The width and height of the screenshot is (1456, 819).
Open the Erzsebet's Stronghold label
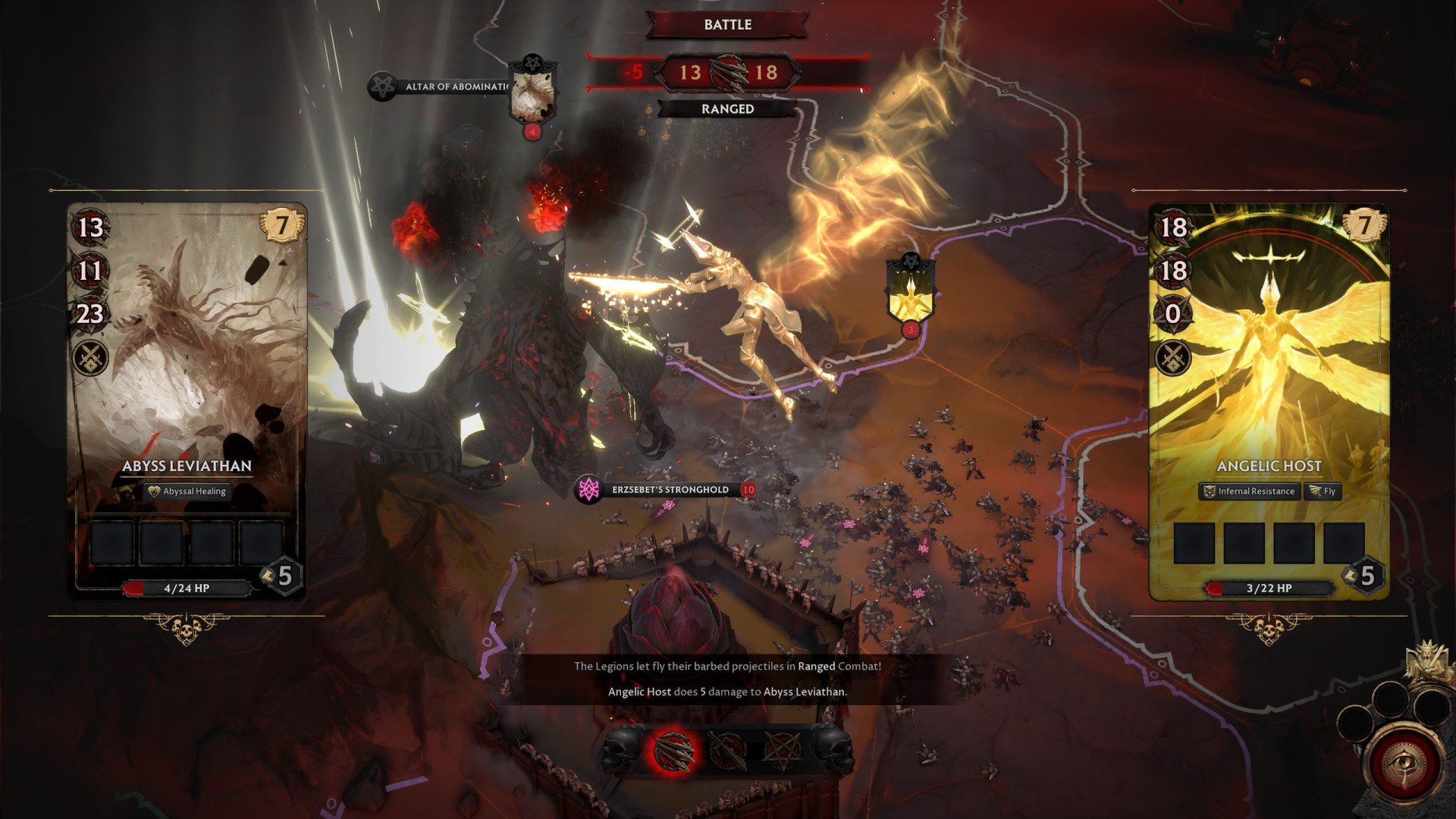tap(669, 490)
